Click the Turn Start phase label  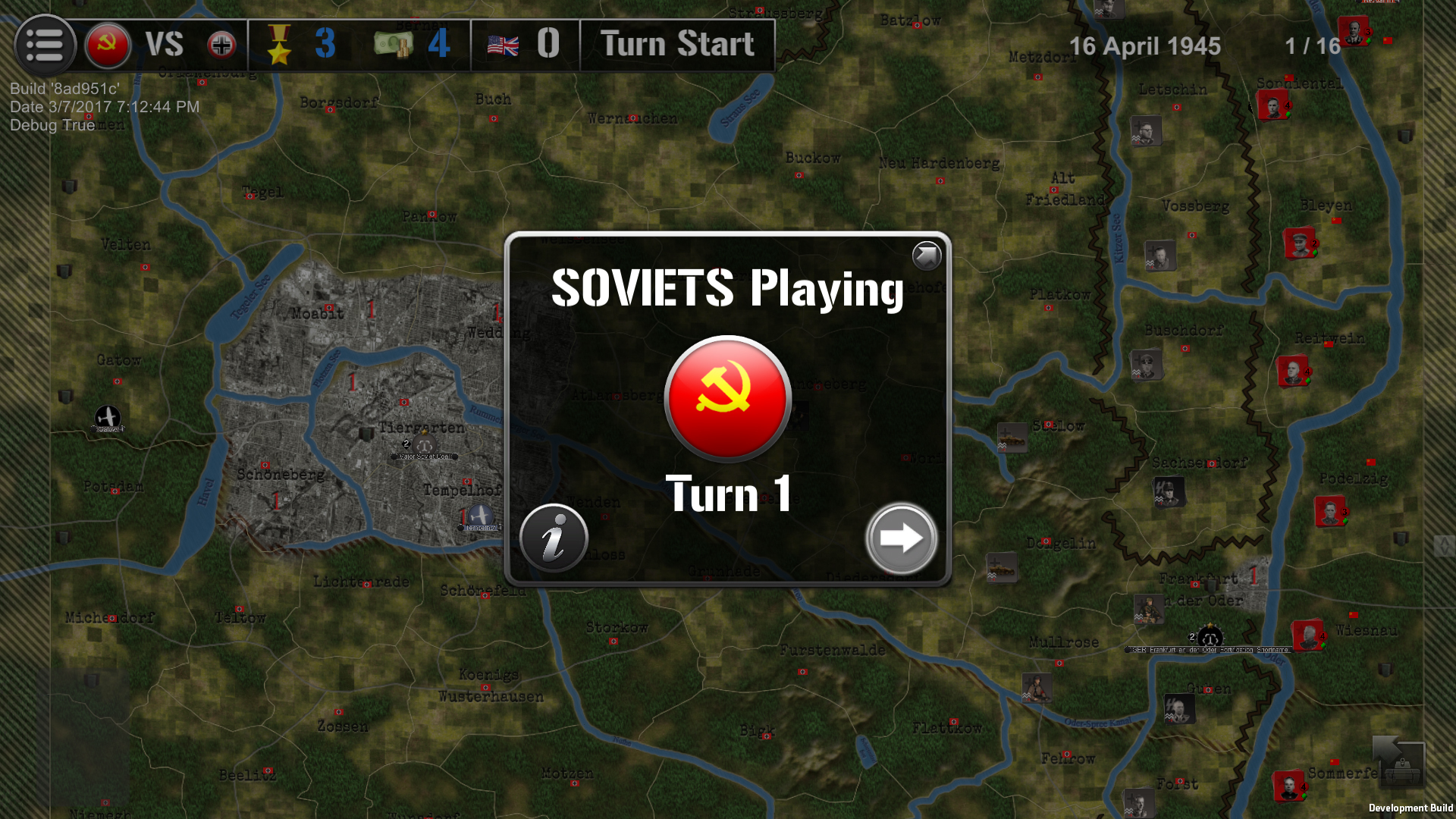(x=676, y=45)
